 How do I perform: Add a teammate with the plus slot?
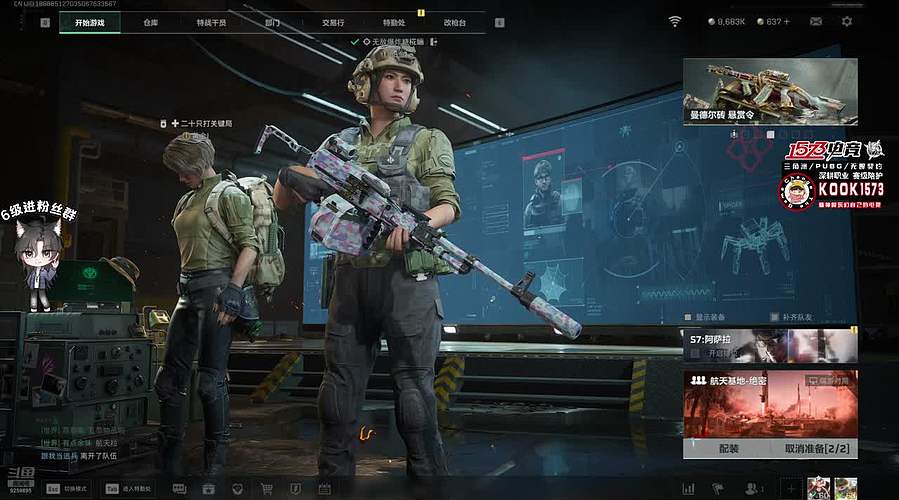tap(790, 489)
